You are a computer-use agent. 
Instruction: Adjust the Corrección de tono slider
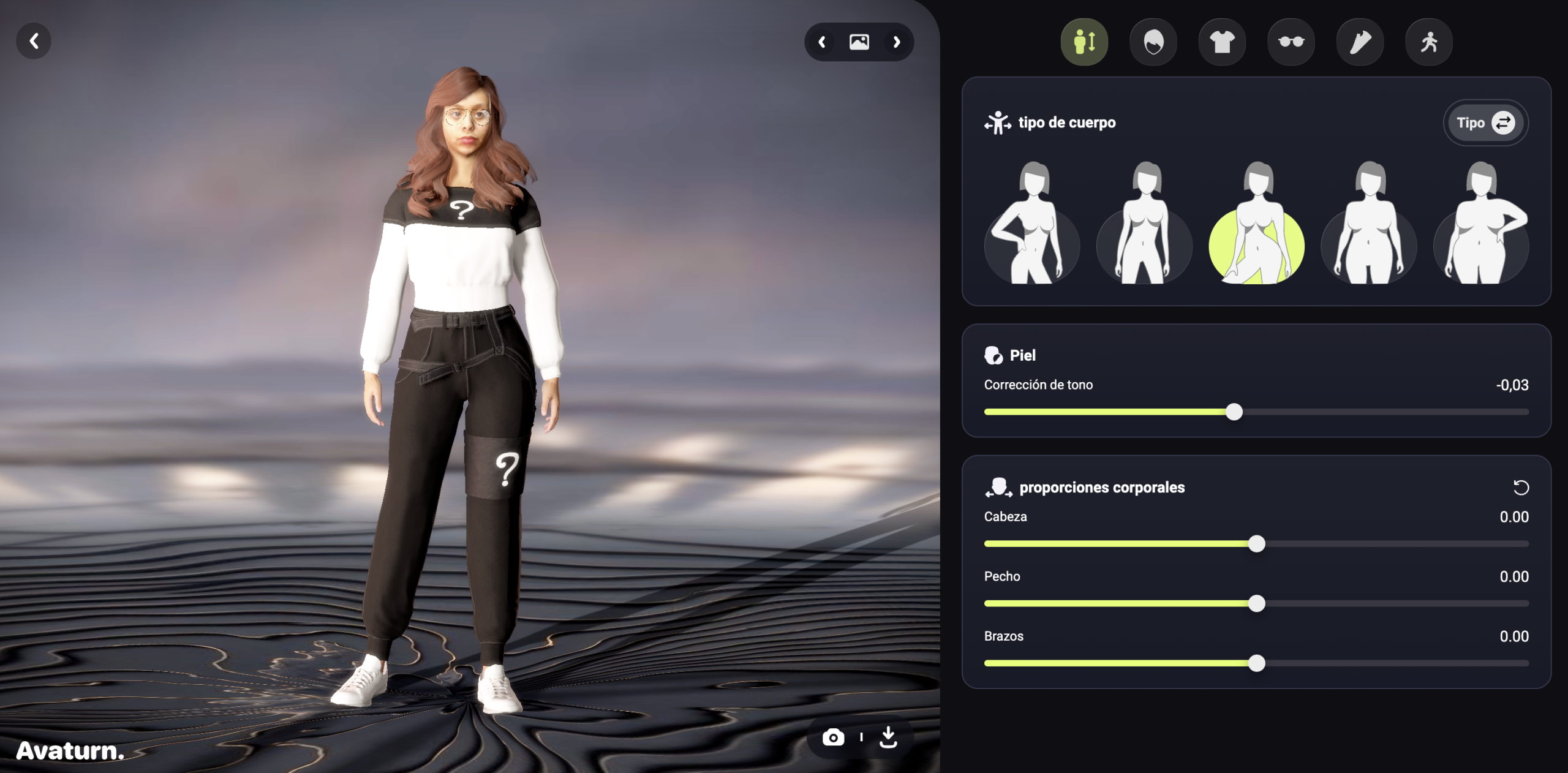click(1234, 412)
